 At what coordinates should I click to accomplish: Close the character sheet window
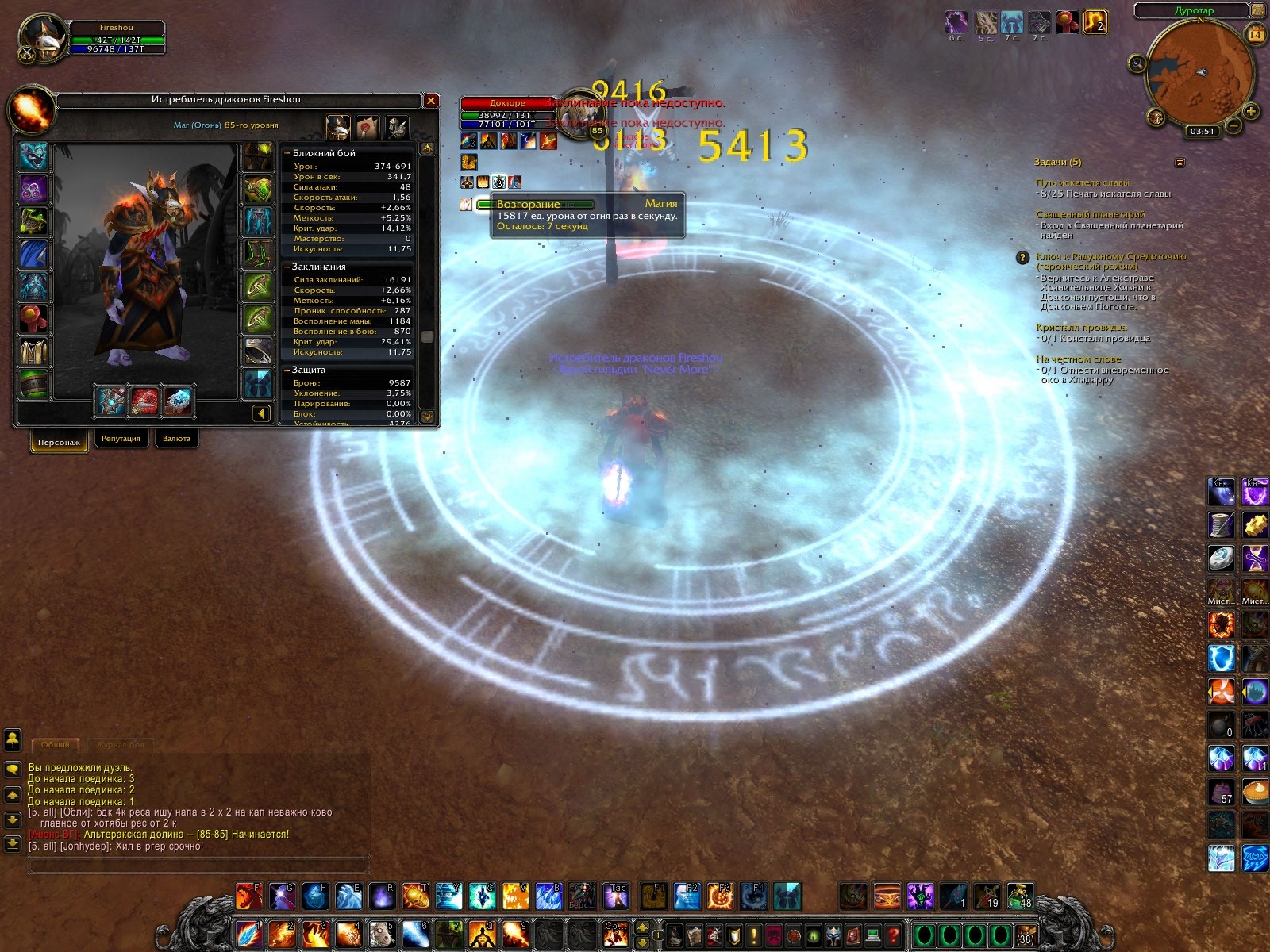point(431,101)
